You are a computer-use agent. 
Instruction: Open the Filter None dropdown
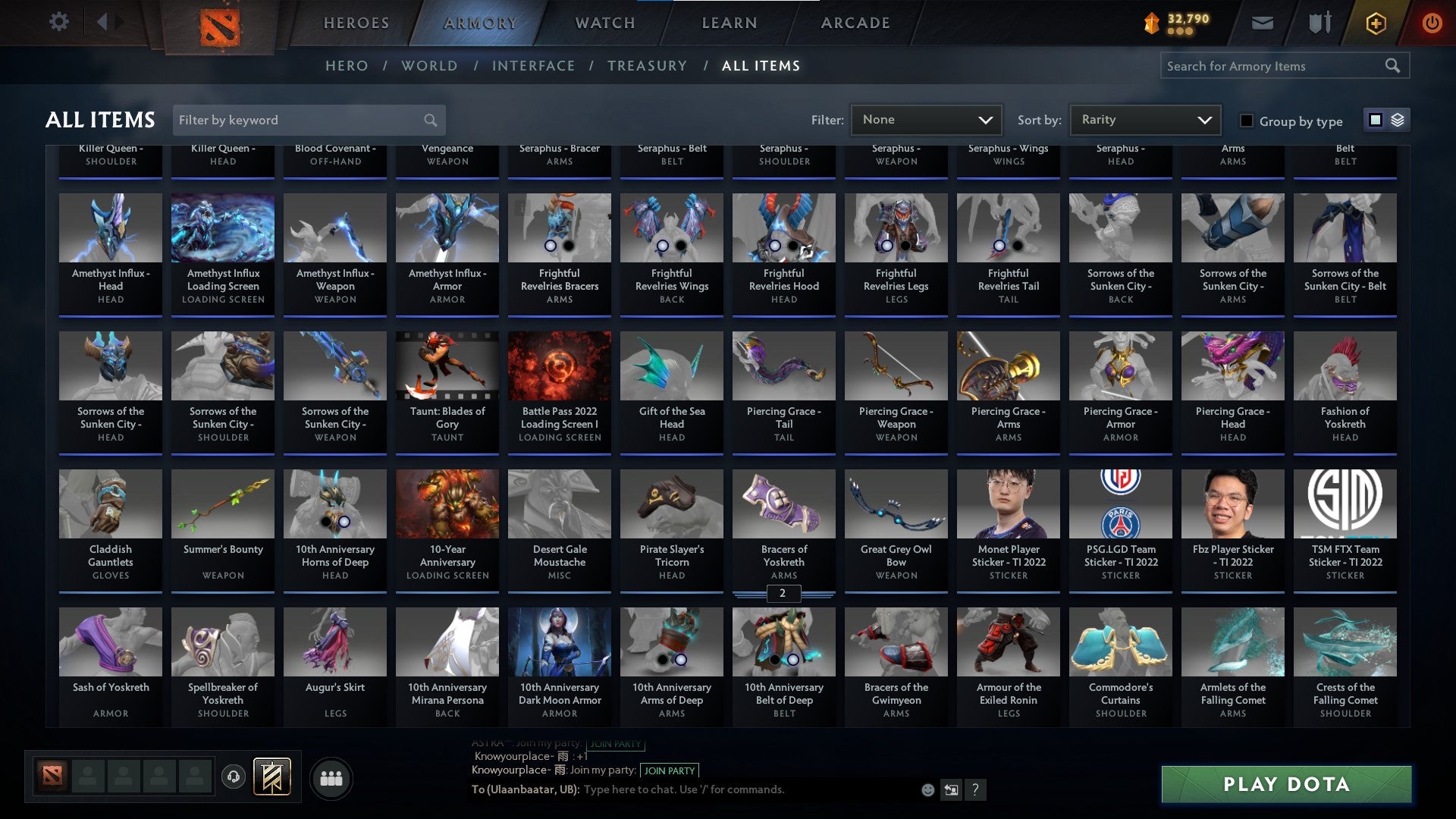927,119
